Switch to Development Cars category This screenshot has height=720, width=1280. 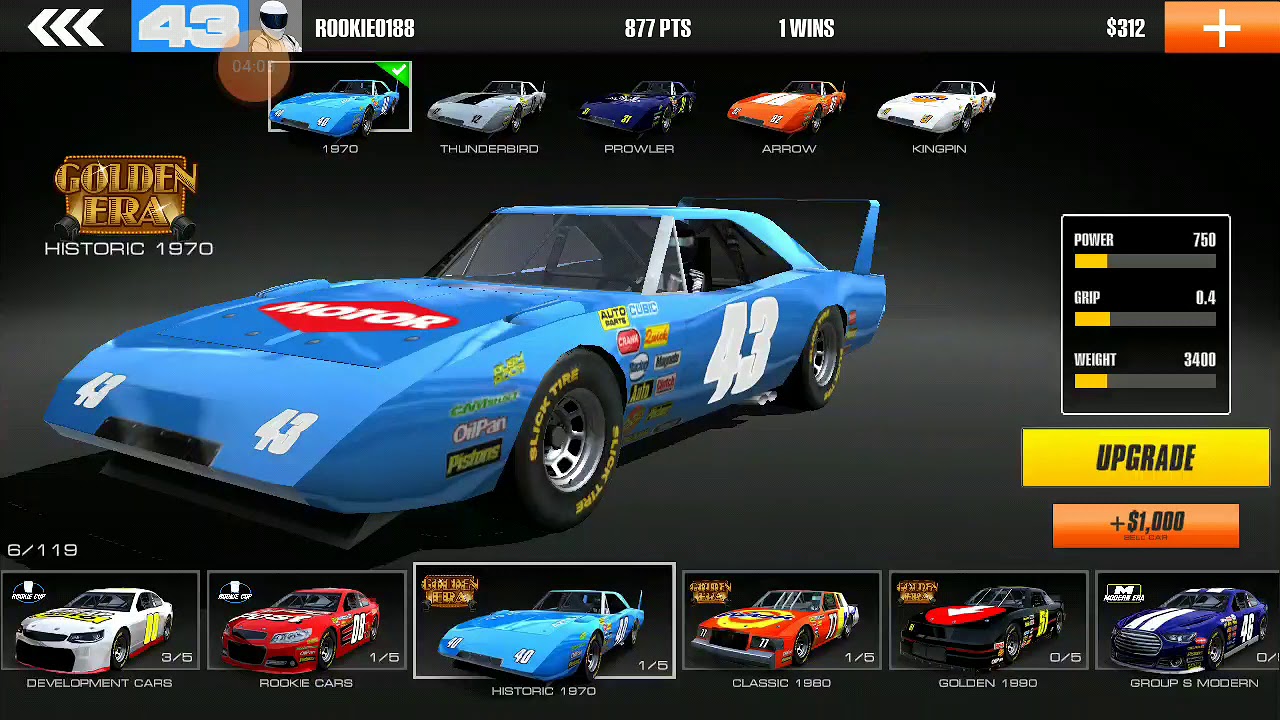[x=100, y=621]
